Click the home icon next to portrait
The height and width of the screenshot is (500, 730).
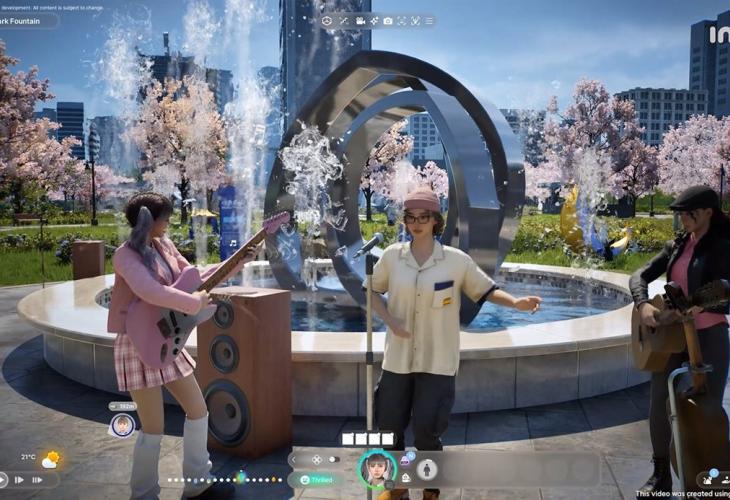point(407,477)
